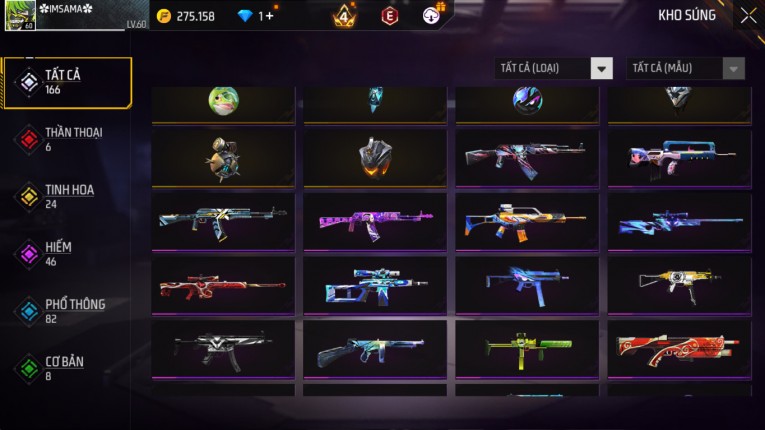Click the diamond currency add button

(269, 16)
